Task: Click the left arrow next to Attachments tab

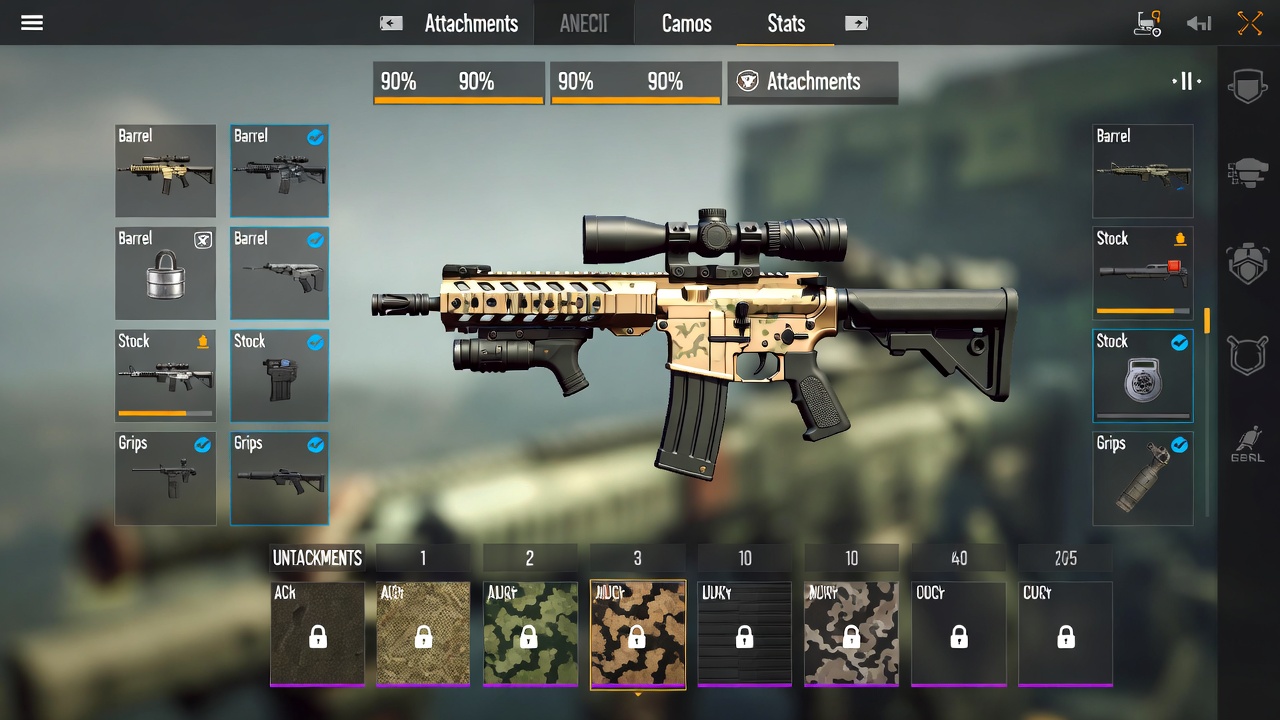Action: pyautogui.click(x=390, y=22)
